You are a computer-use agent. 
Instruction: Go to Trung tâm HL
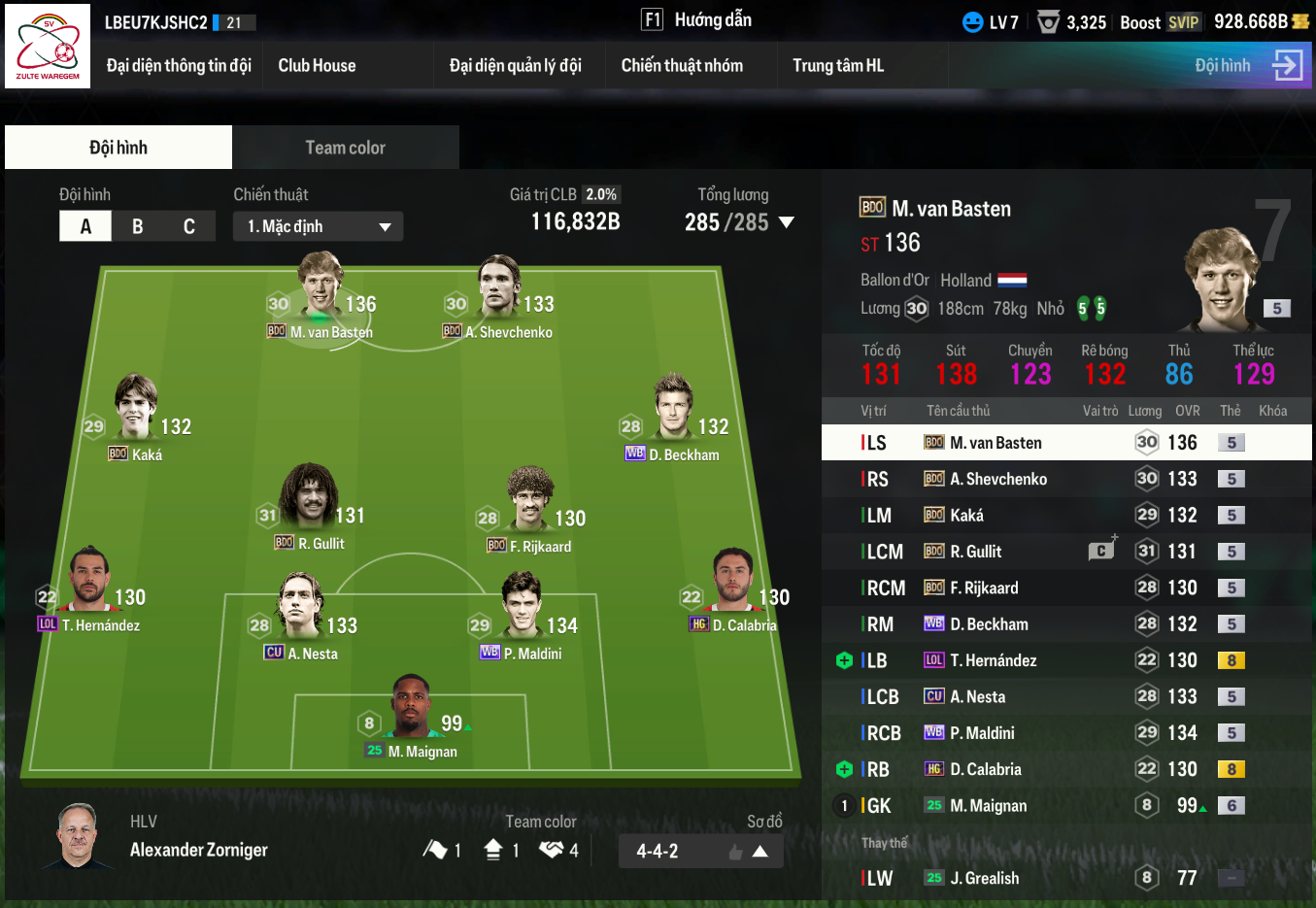point(838,66)
